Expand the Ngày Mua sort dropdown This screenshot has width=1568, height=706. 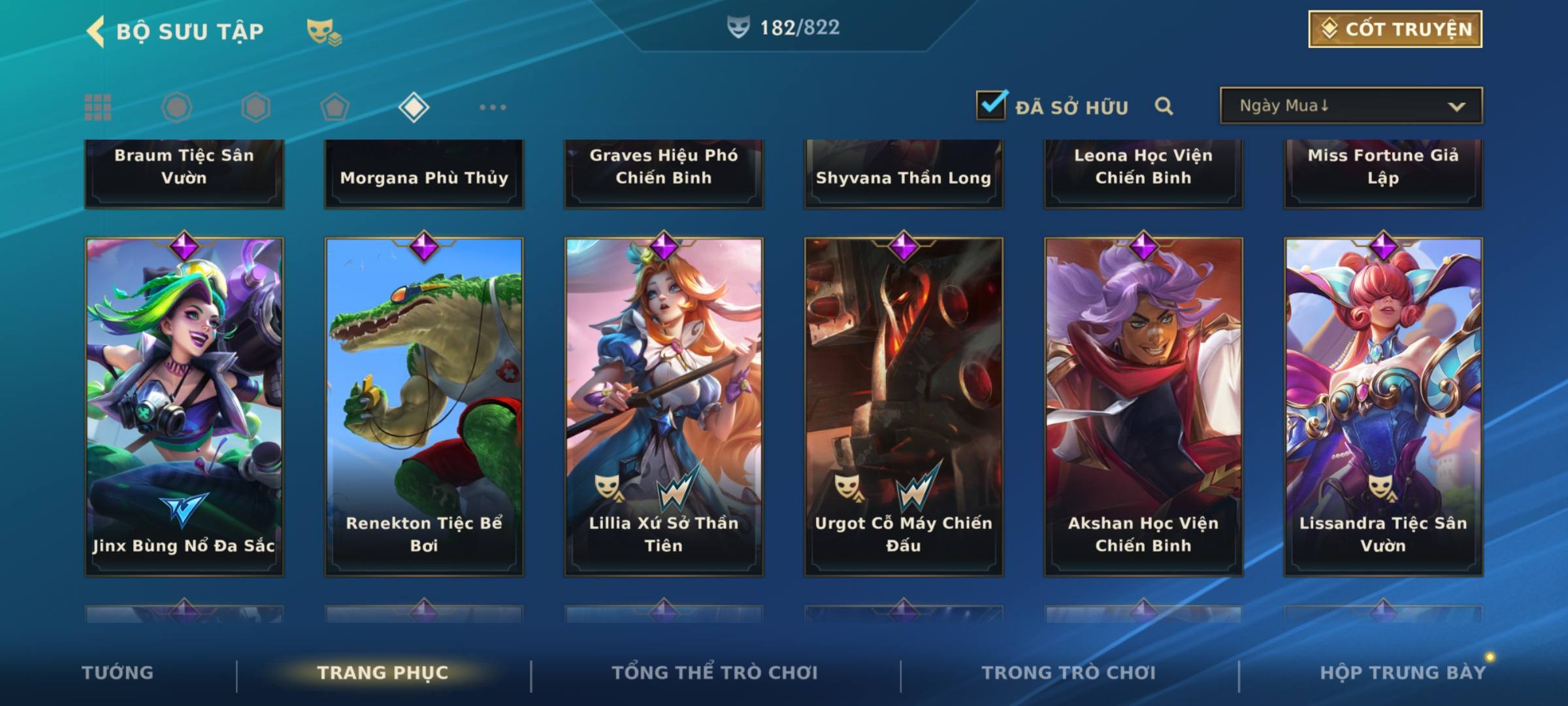click(x=1350, y=106)
